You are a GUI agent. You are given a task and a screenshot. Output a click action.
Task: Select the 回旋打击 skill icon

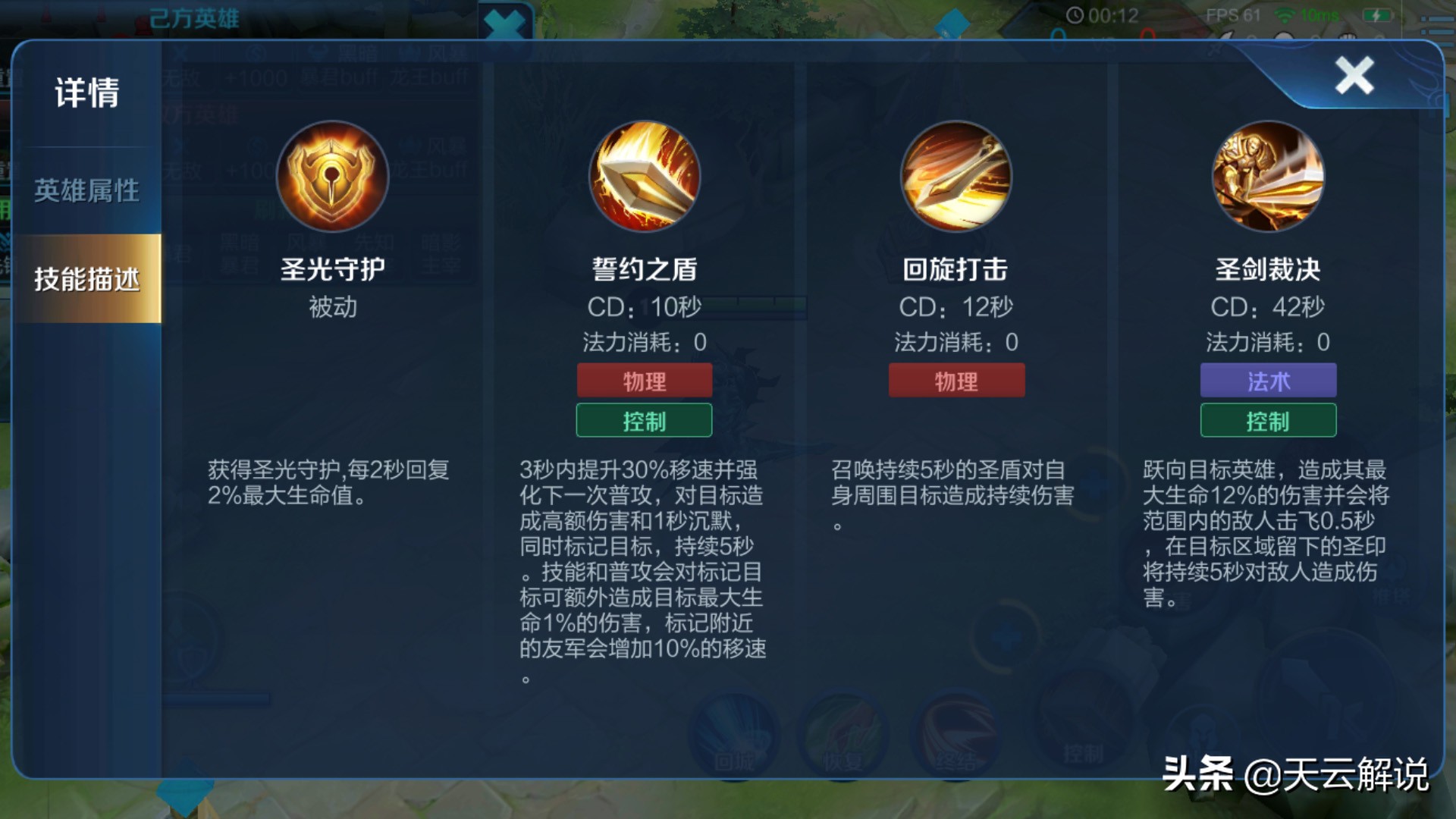pyautogui.click(x=956, y=176)
